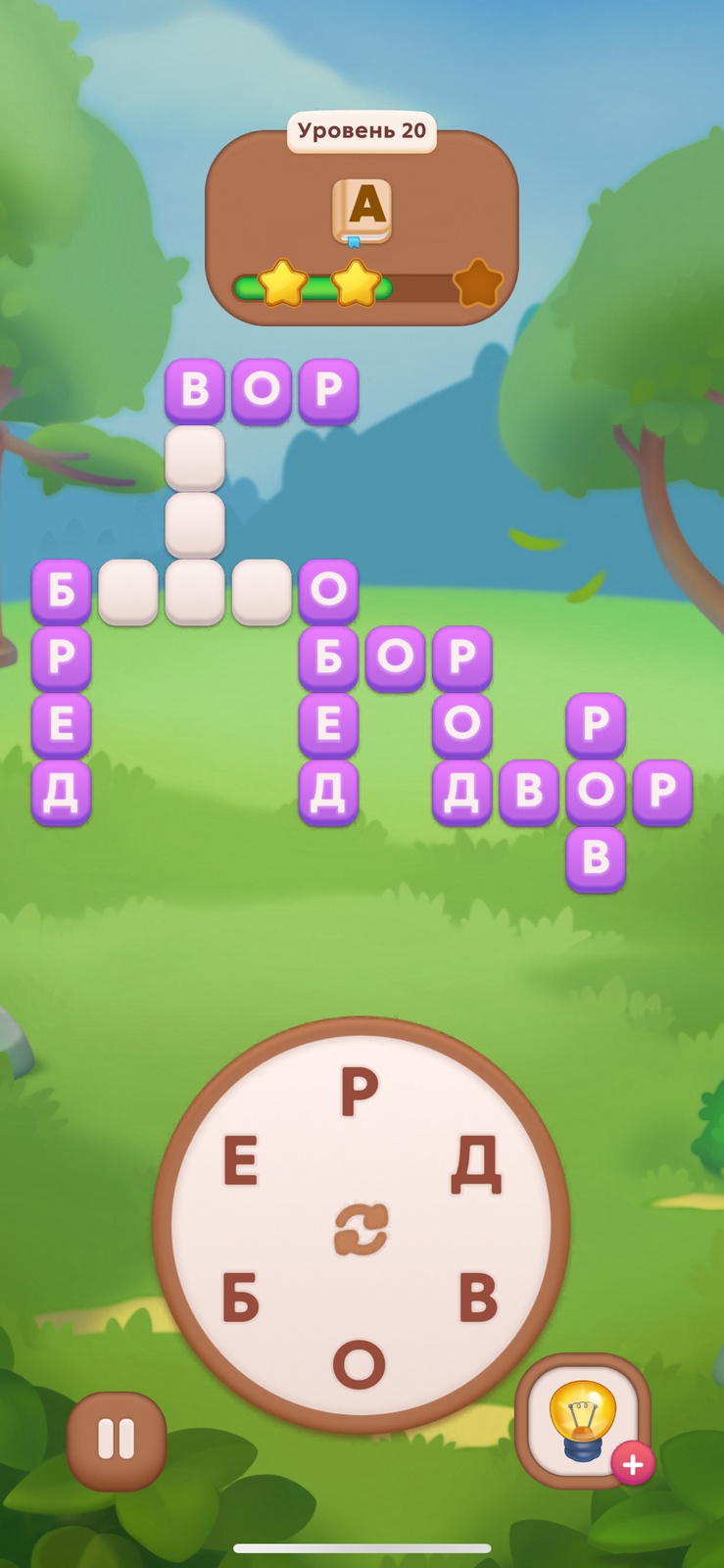Screen dimensions: 724x1568
Task: Select the letter Б in the wheel
Action: [241, 1298]
